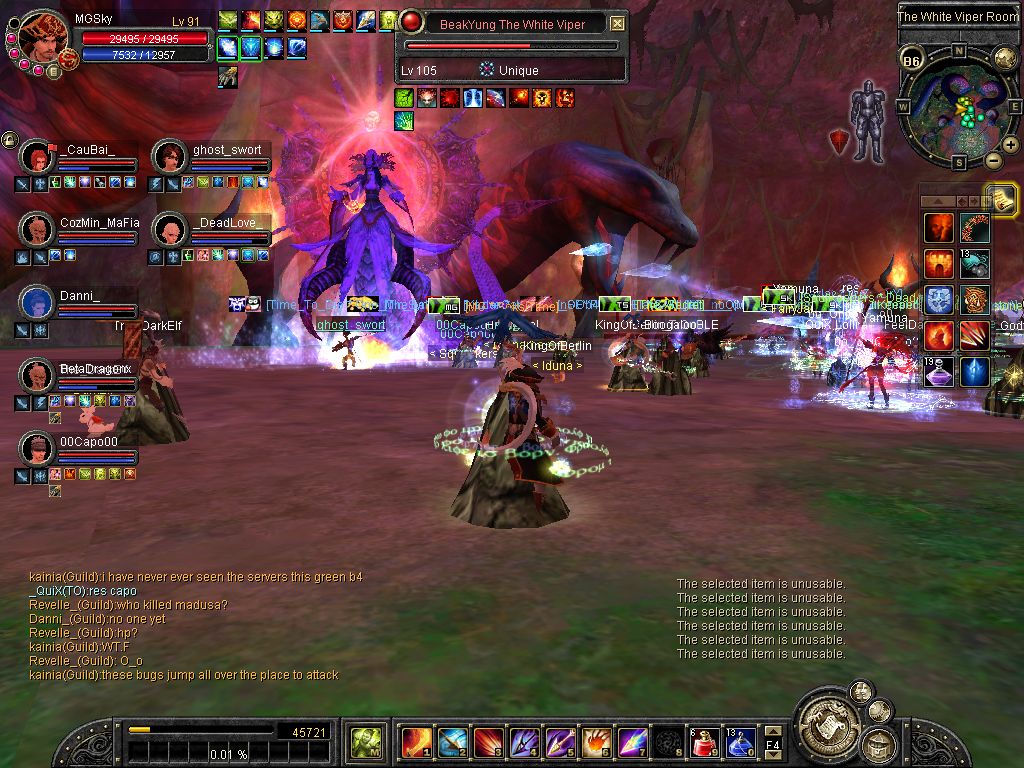Use the flame skill in slot 1
This screenshot has width=1024, height=768.
pos(416,743)
